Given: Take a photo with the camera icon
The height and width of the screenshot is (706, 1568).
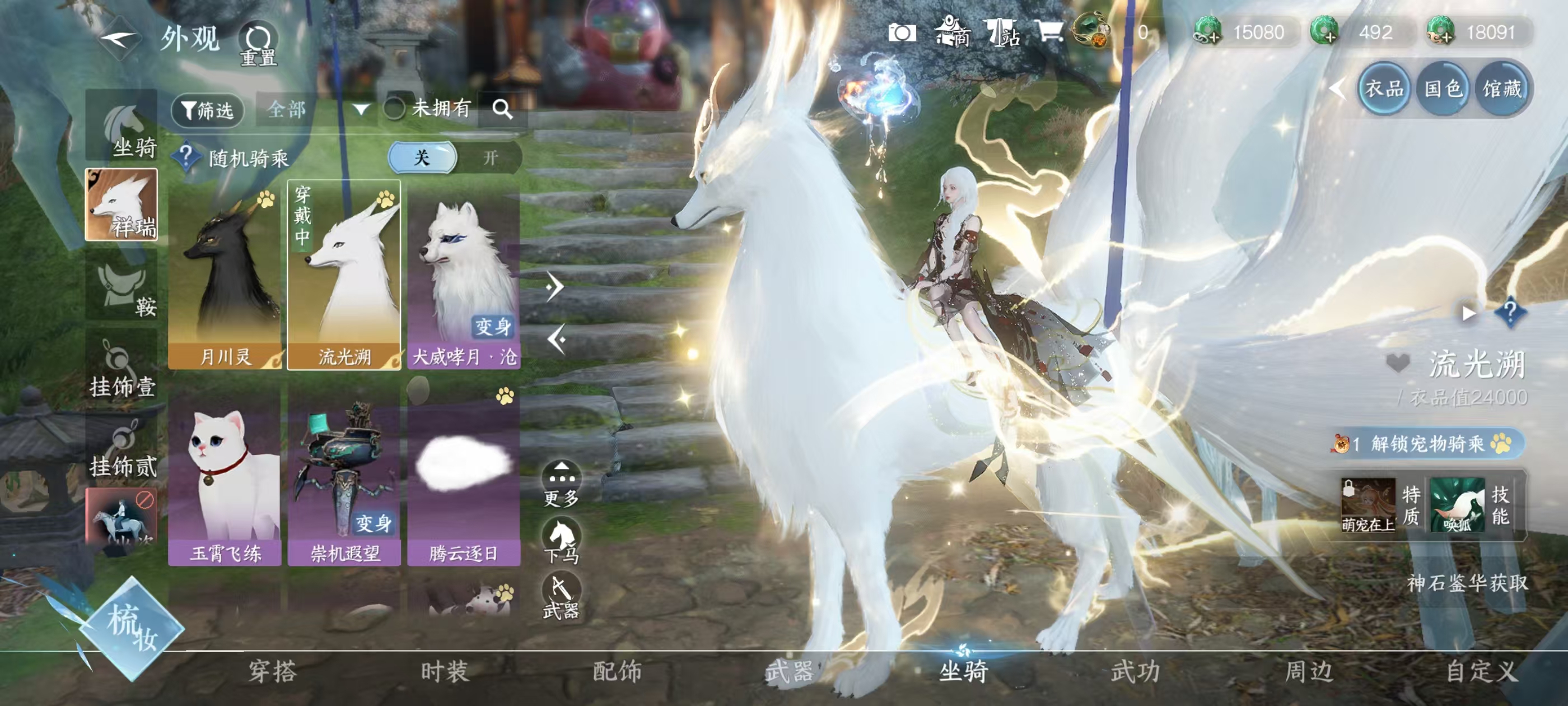Looking at the screenshot, I should (902, 33).
